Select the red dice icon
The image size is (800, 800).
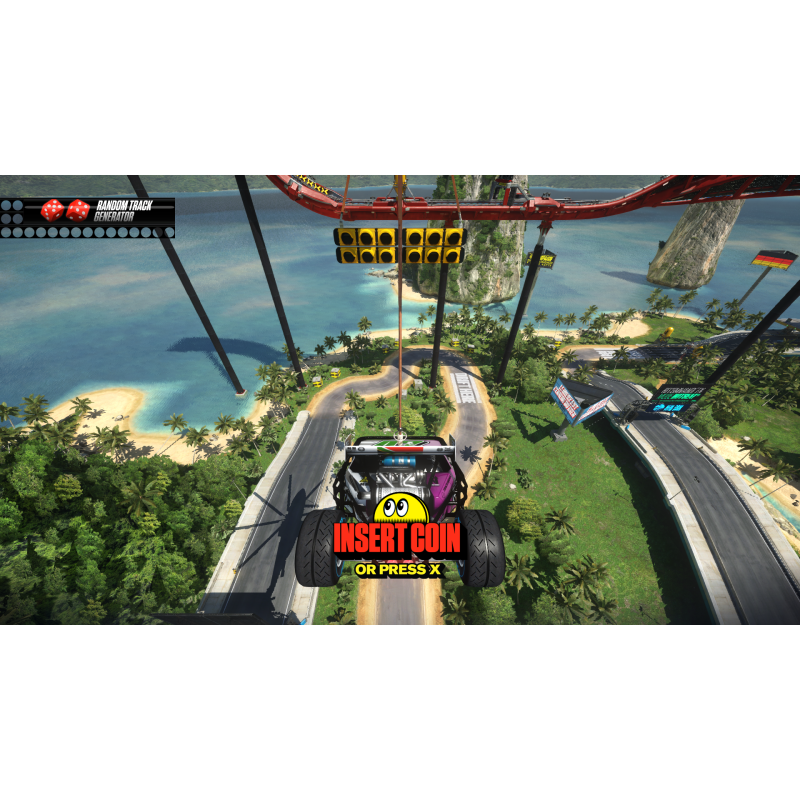point(66,210)
